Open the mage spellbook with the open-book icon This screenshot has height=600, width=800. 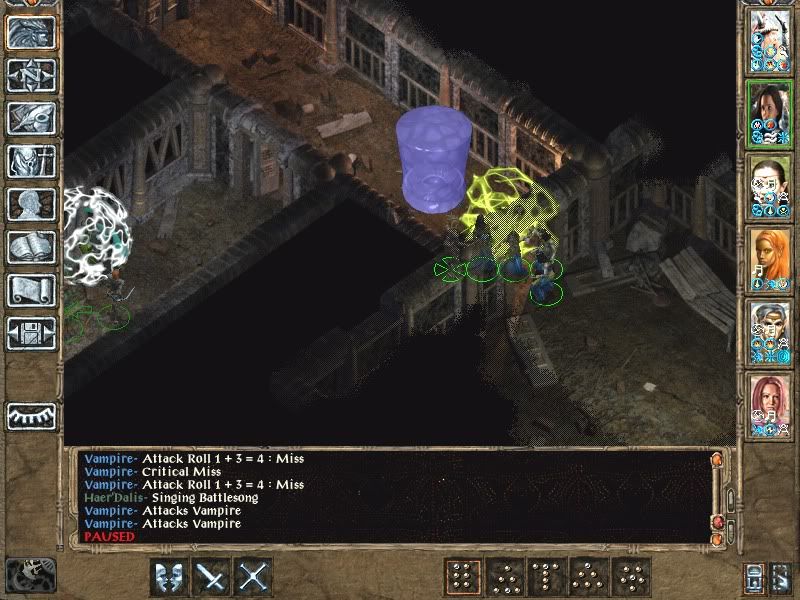[x=31, y=247]
